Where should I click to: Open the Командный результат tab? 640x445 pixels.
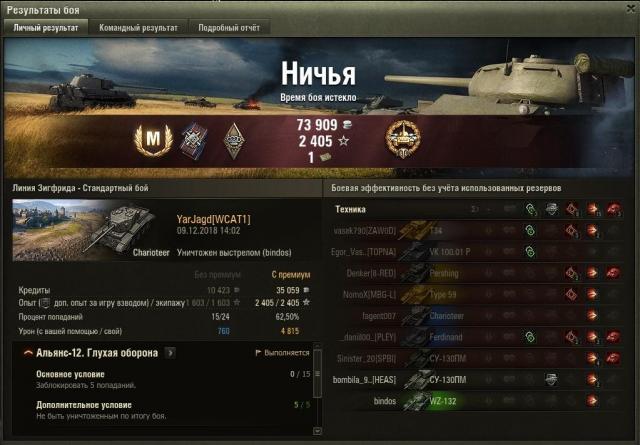(138, 28)
